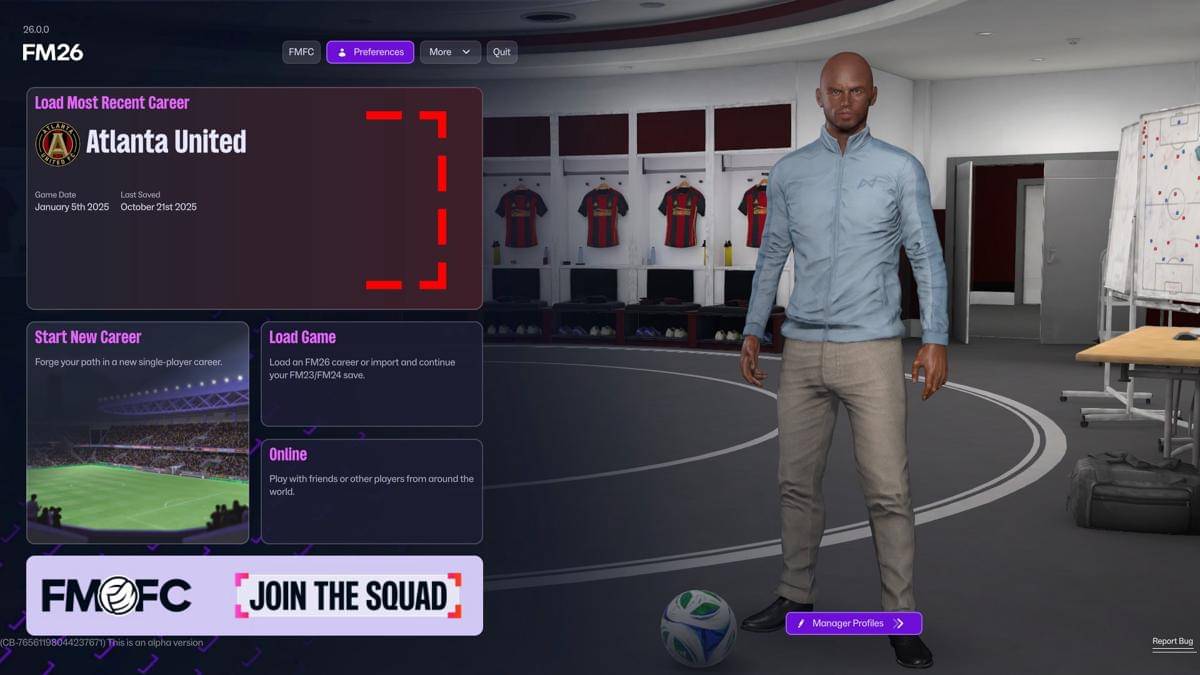Open the Load Game panel
Image resolution: width=1200 pixels, height=675 pixels.
click(371, 374)
